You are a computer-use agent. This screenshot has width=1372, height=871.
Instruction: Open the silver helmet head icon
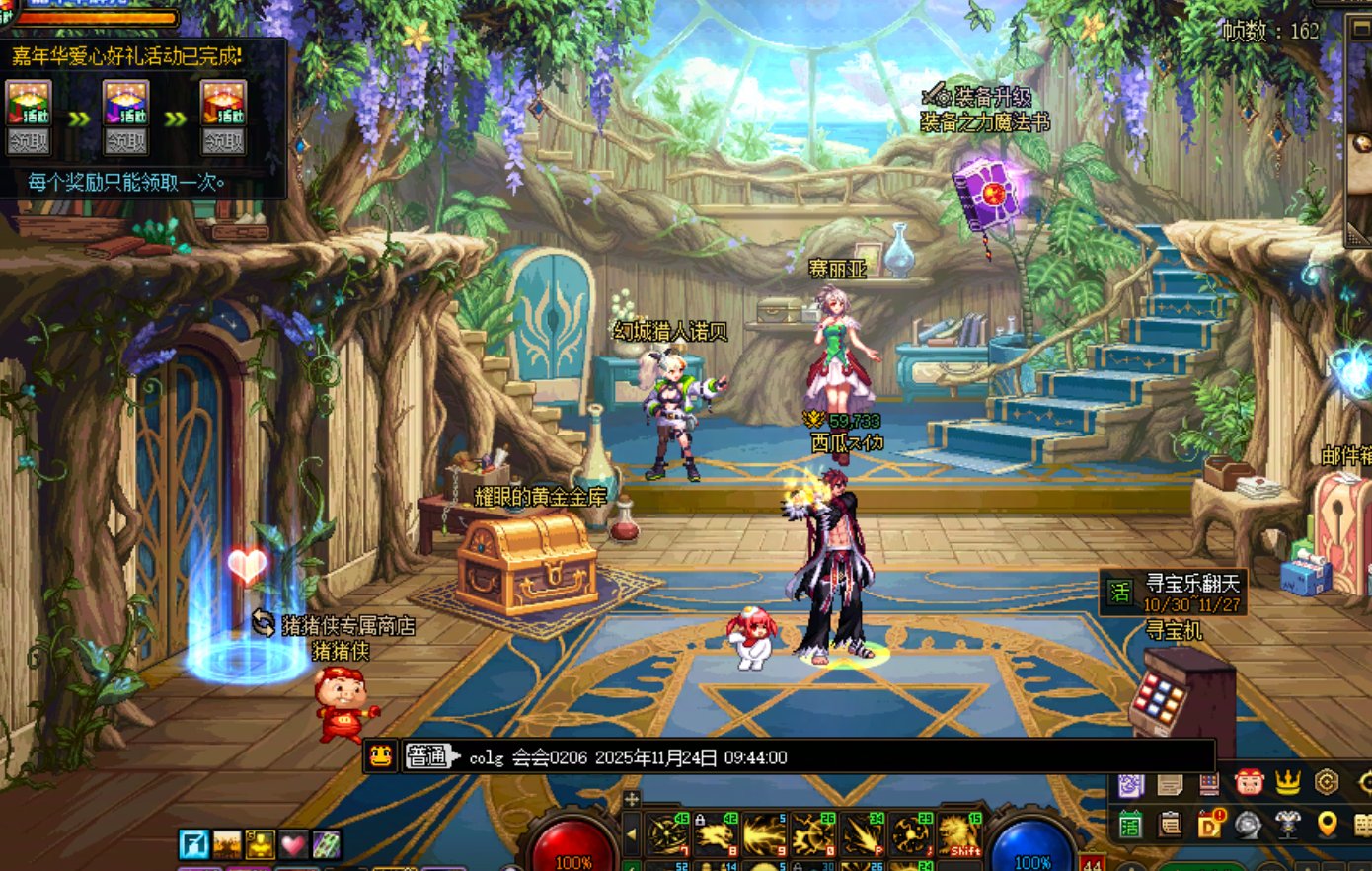1249,825
